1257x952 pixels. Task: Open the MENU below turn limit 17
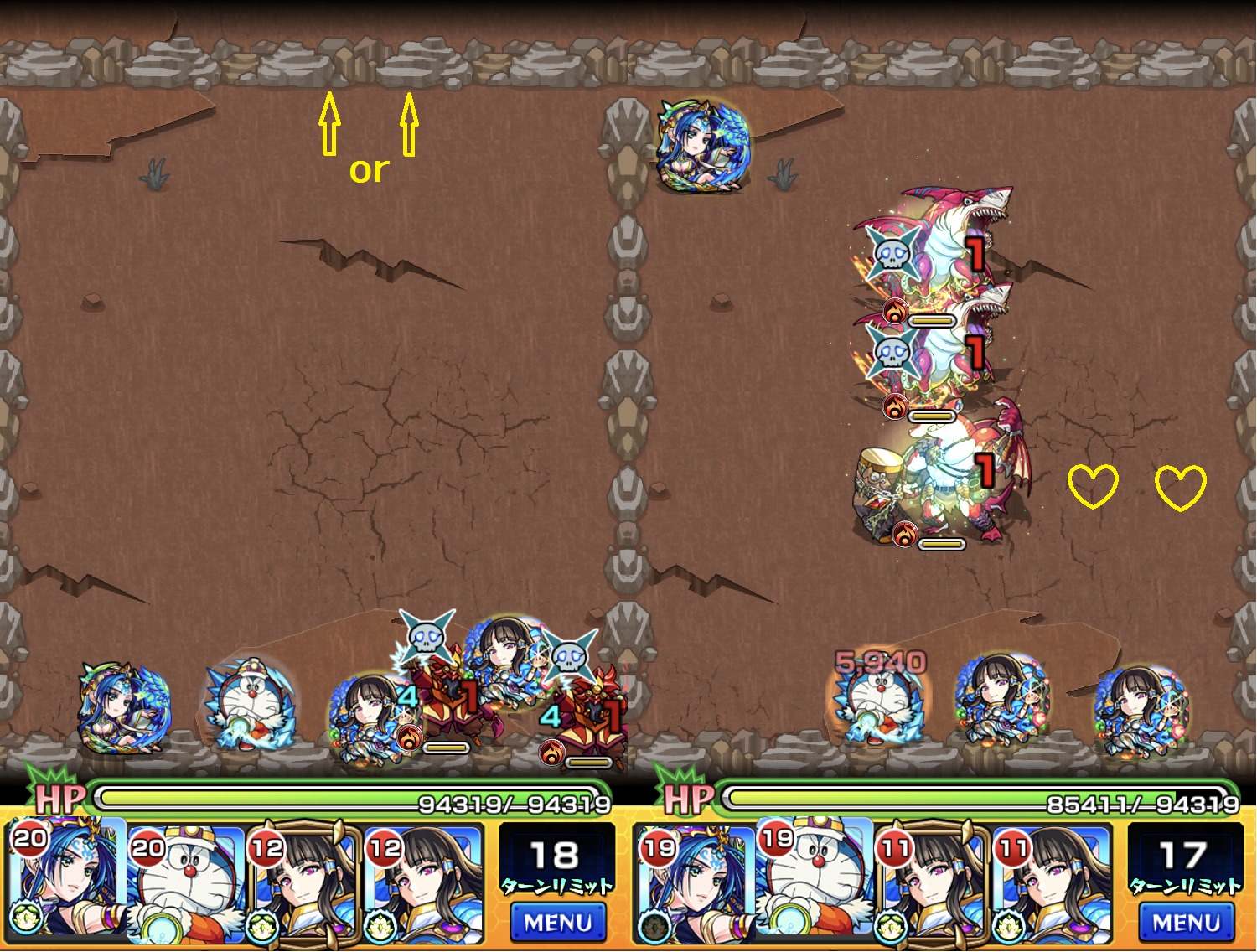pyautogui.click(x=1186, y=923)
